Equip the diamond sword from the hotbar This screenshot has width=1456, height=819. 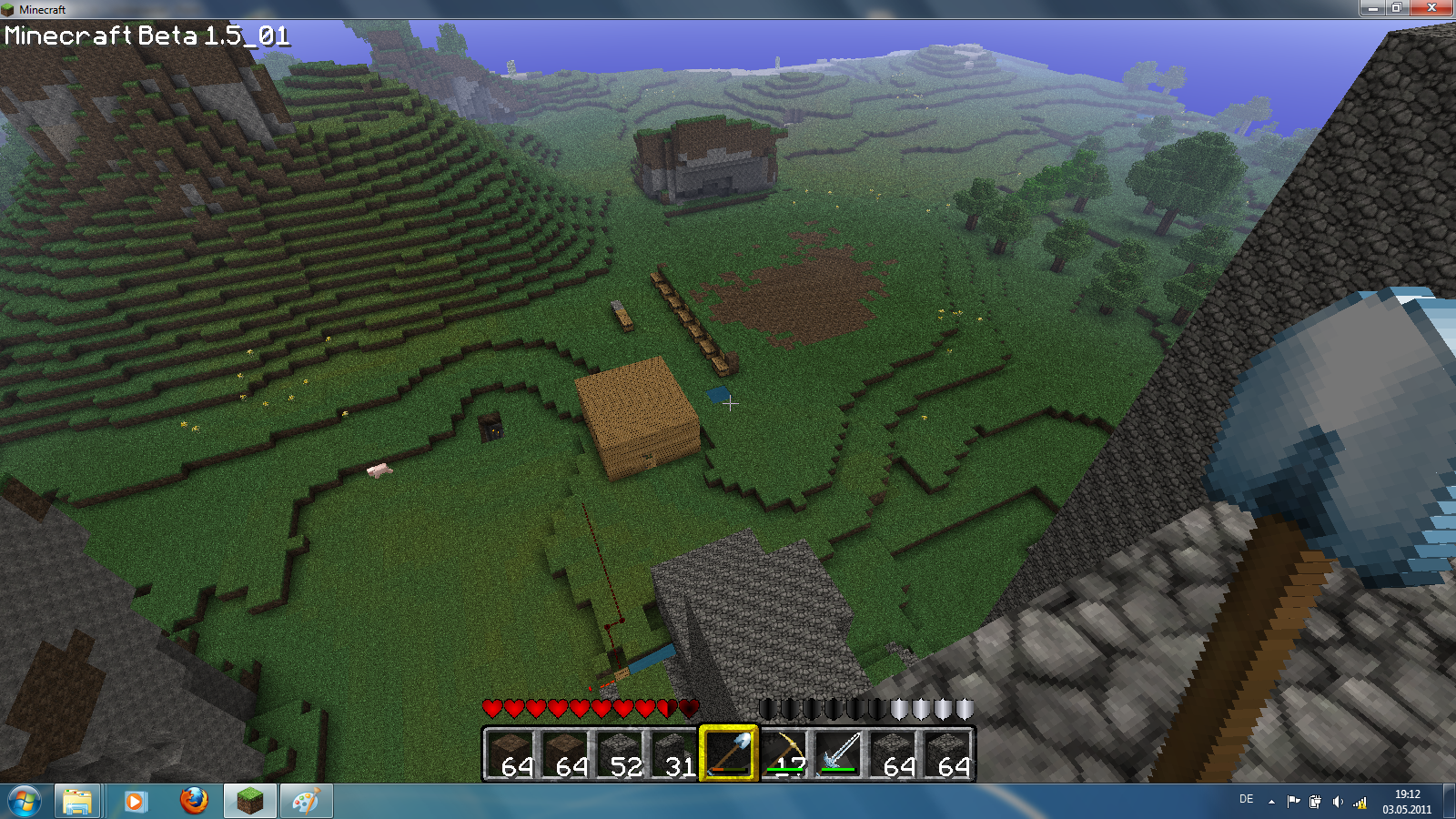pyautogui.click(x=838, y=753)
